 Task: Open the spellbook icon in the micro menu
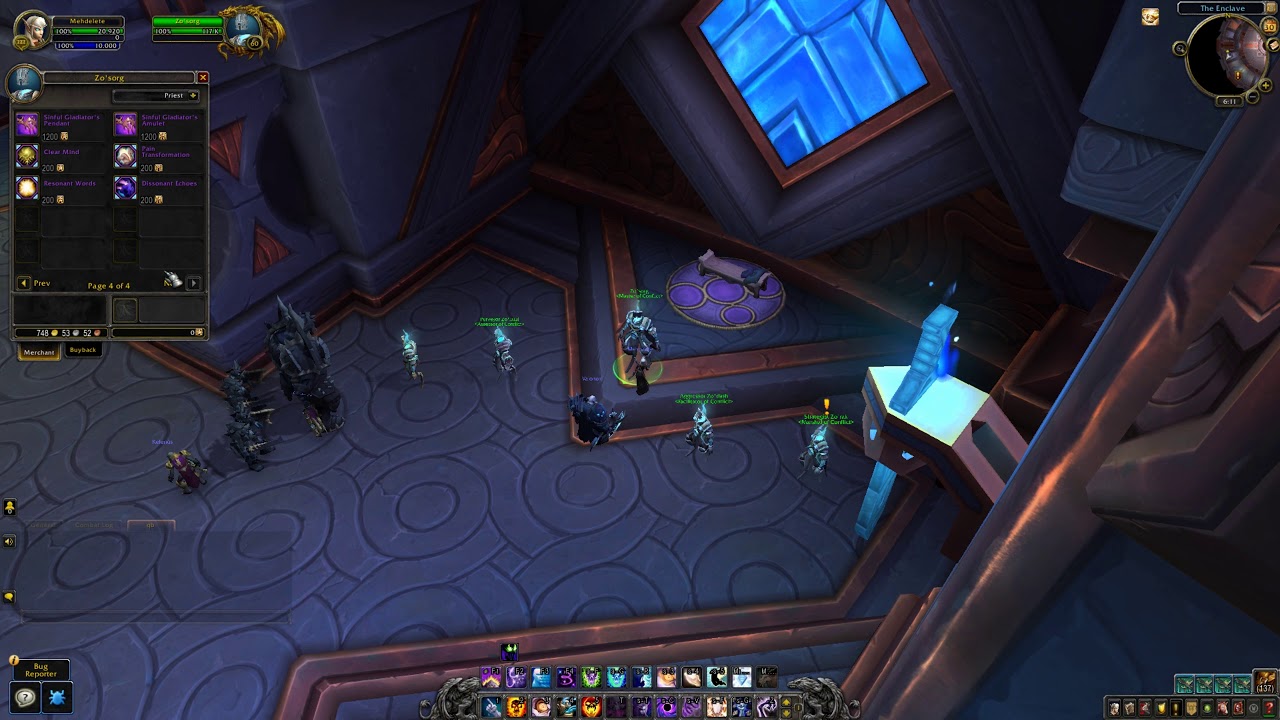pyautogui.click(x=1129, y=706)
